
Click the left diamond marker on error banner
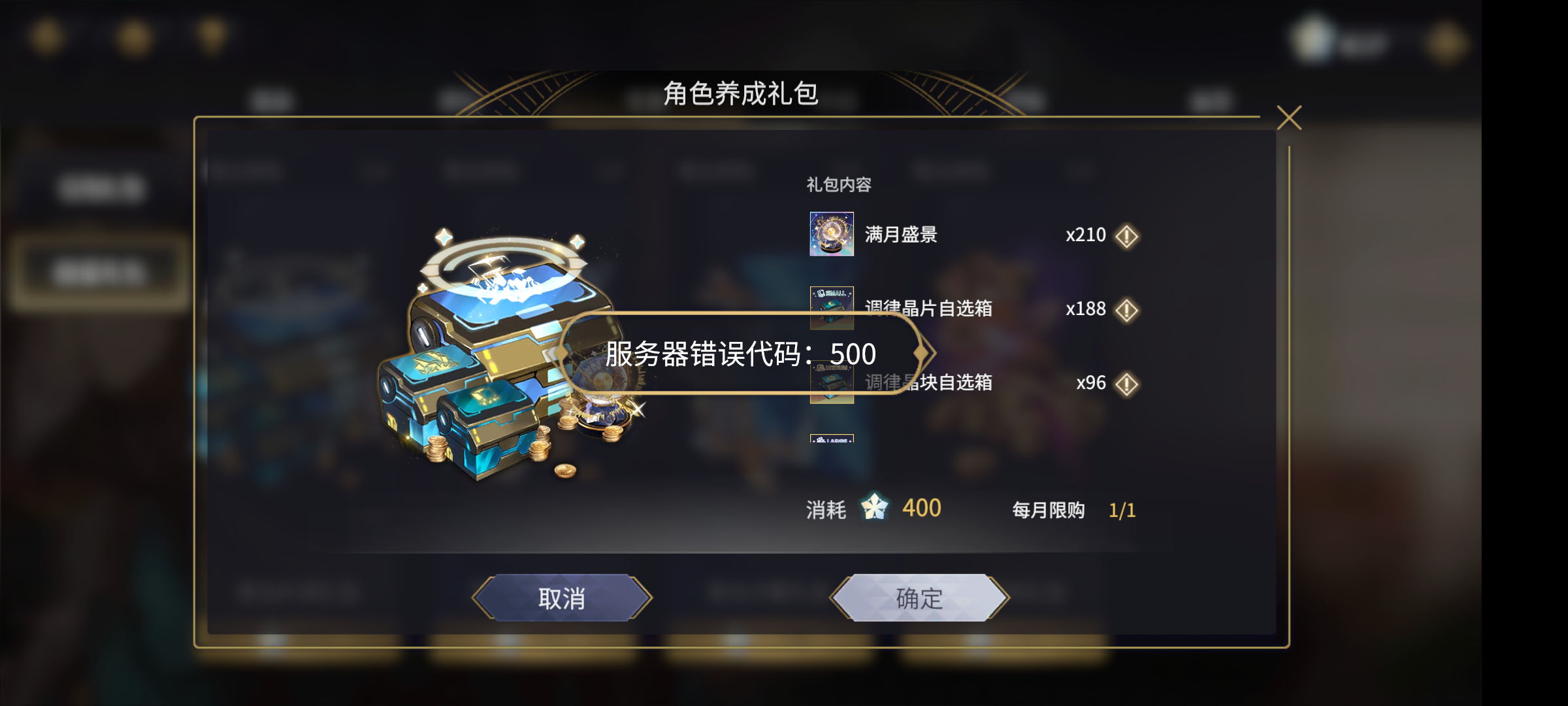click(x=561, y=352)
